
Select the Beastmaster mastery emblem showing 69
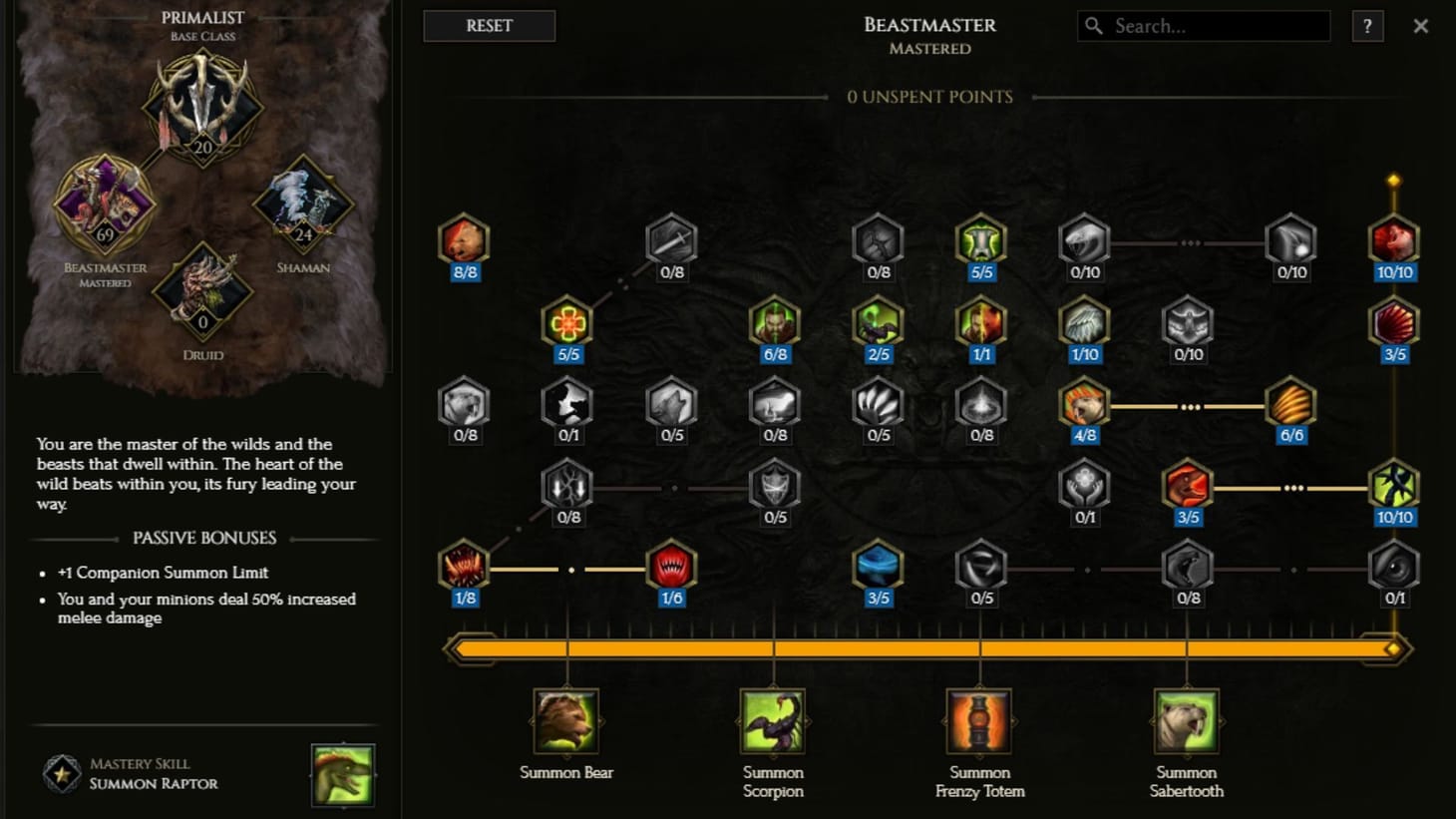(104, 205)
